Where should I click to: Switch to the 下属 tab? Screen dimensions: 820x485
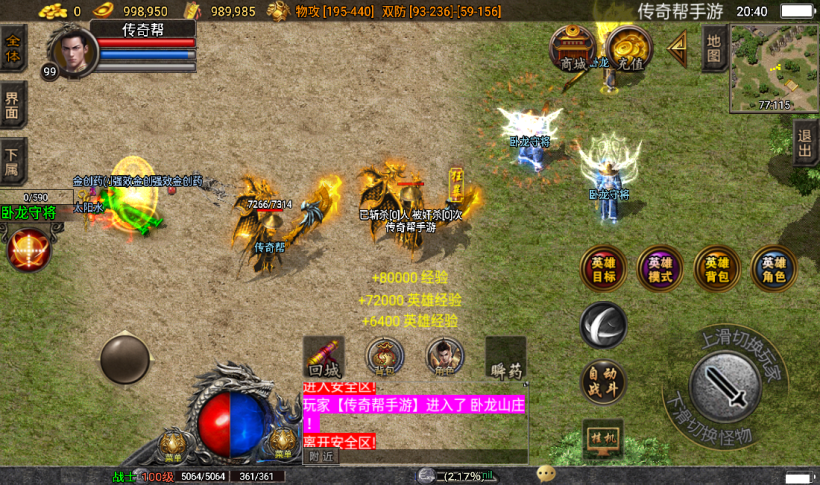click(x=13, y=160)
